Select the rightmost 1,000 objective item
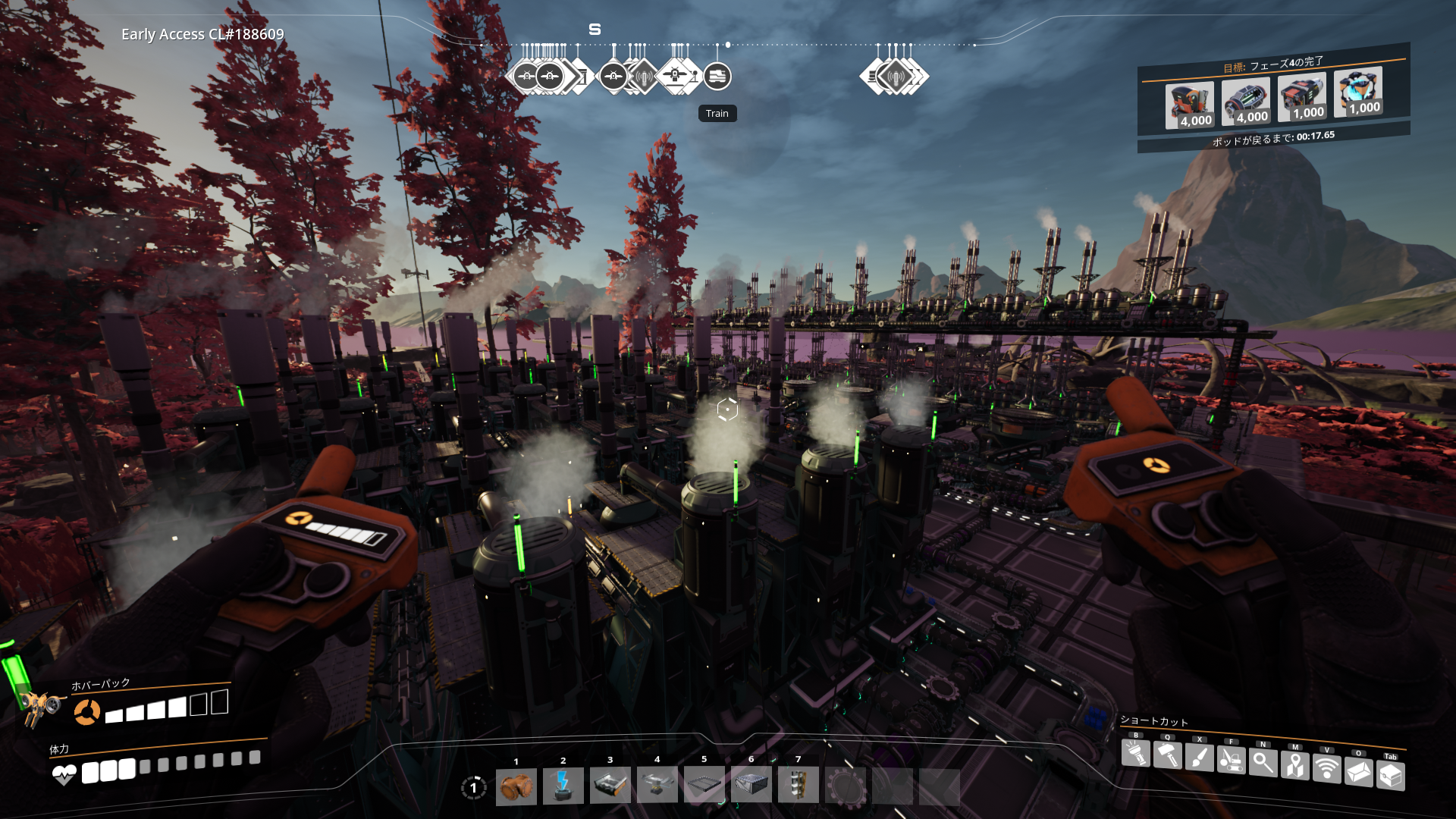This screenshot has width=1456, height=819. pos(1358,93)
